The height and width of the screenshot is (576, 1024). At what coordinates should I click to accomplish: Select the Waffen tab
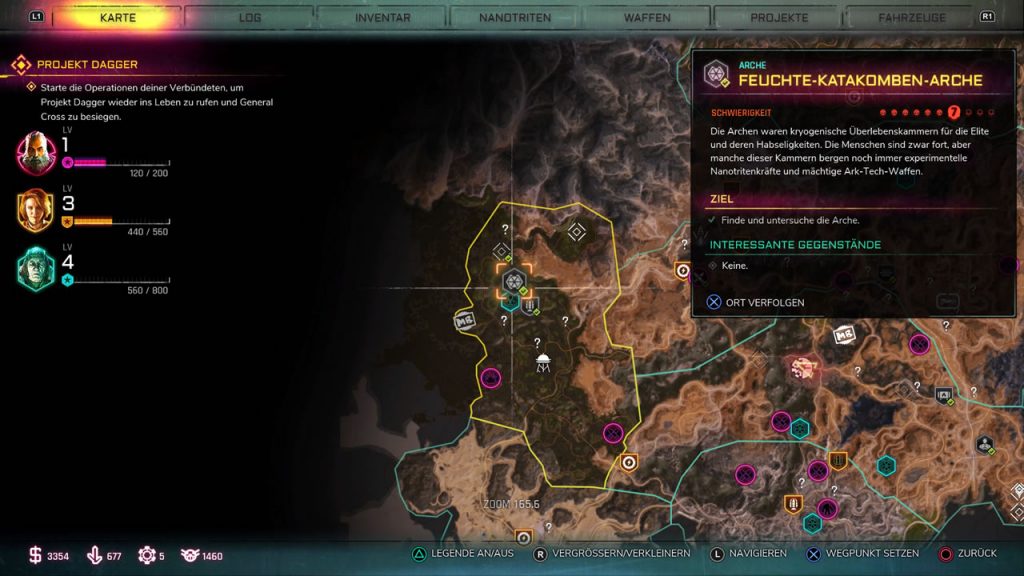(x=647, y=17)
